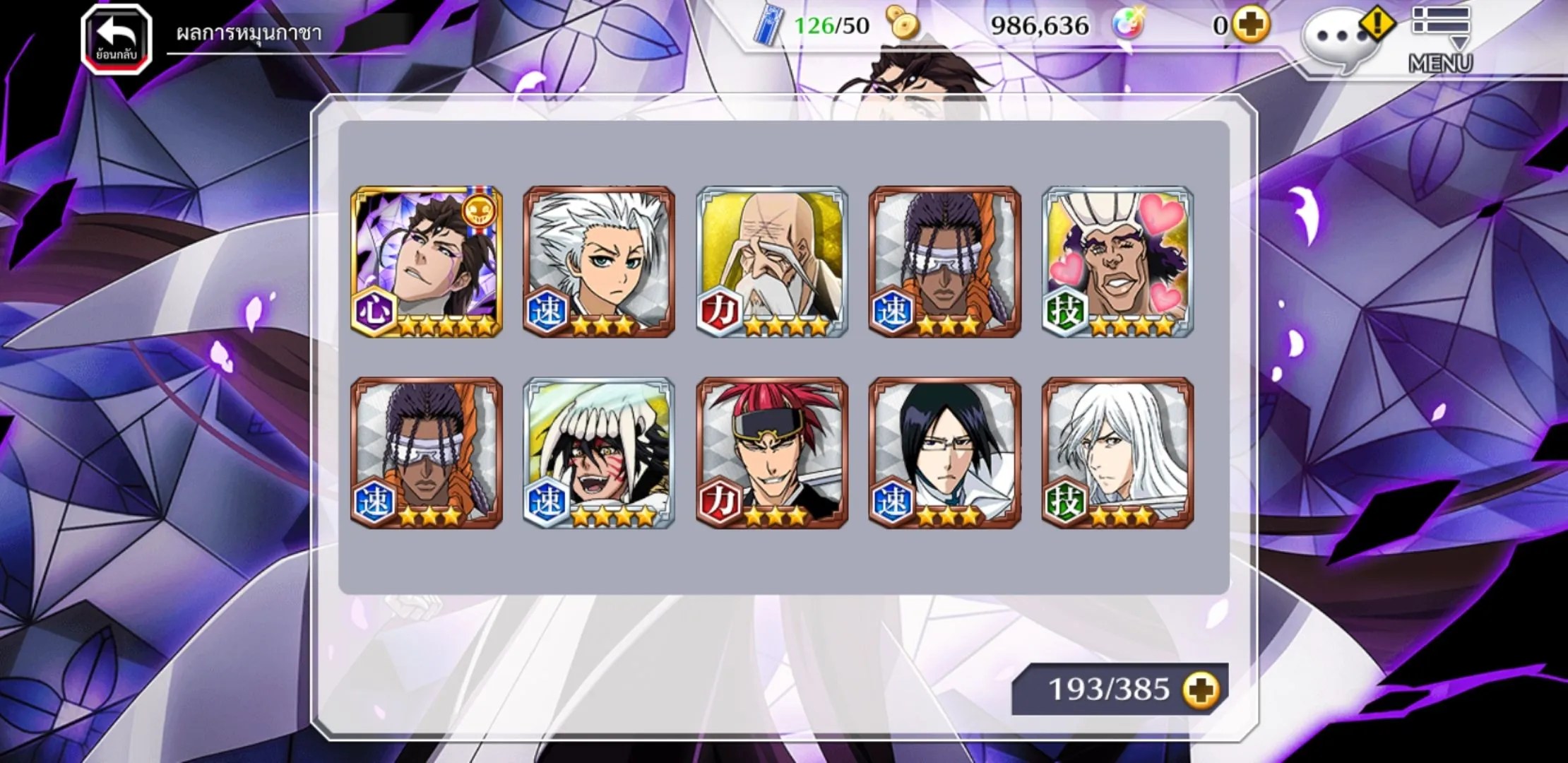Screen dimensions: 1568x763
Task: Select the skull-headdress character card
Action: (x=599, y=452)
